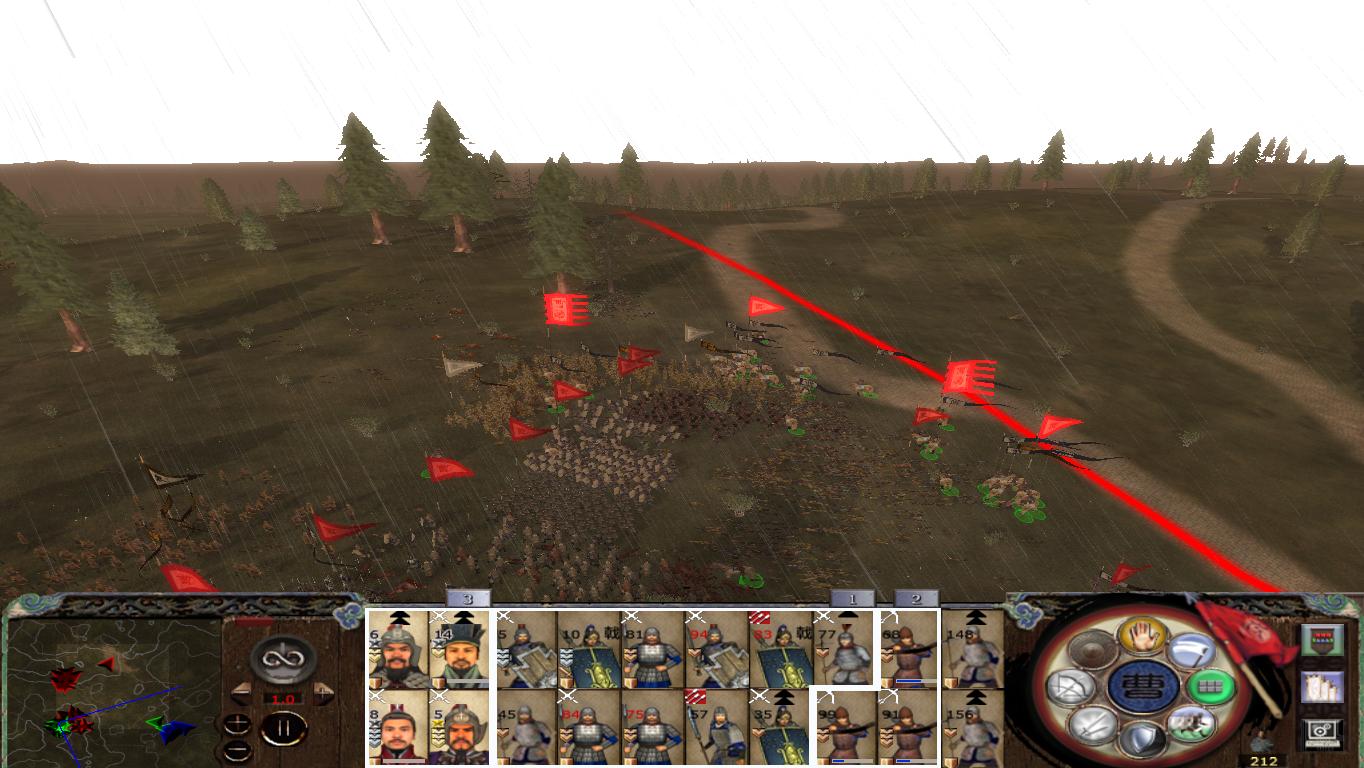Lower game speed with the minus control
The image size is (1364, 768).
pos(236,750)
